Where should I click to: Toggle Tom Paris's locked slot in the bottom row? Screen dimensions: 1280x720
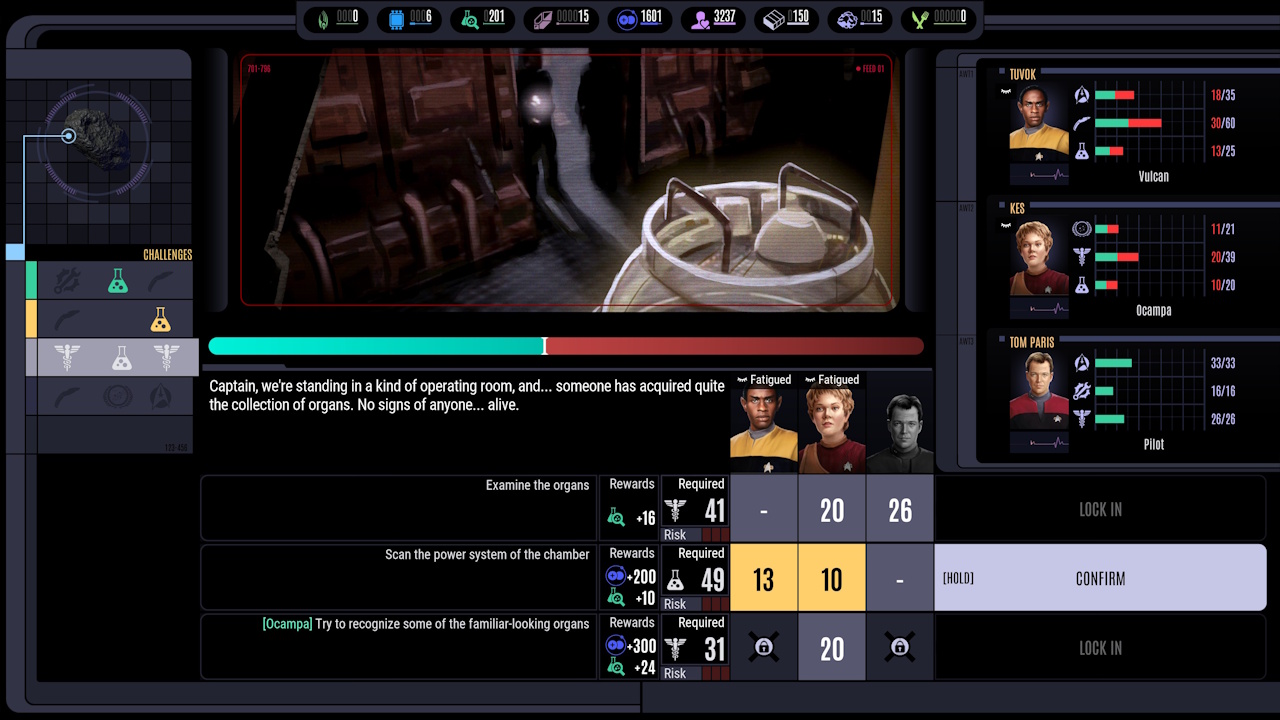click(x=899, y=647)
